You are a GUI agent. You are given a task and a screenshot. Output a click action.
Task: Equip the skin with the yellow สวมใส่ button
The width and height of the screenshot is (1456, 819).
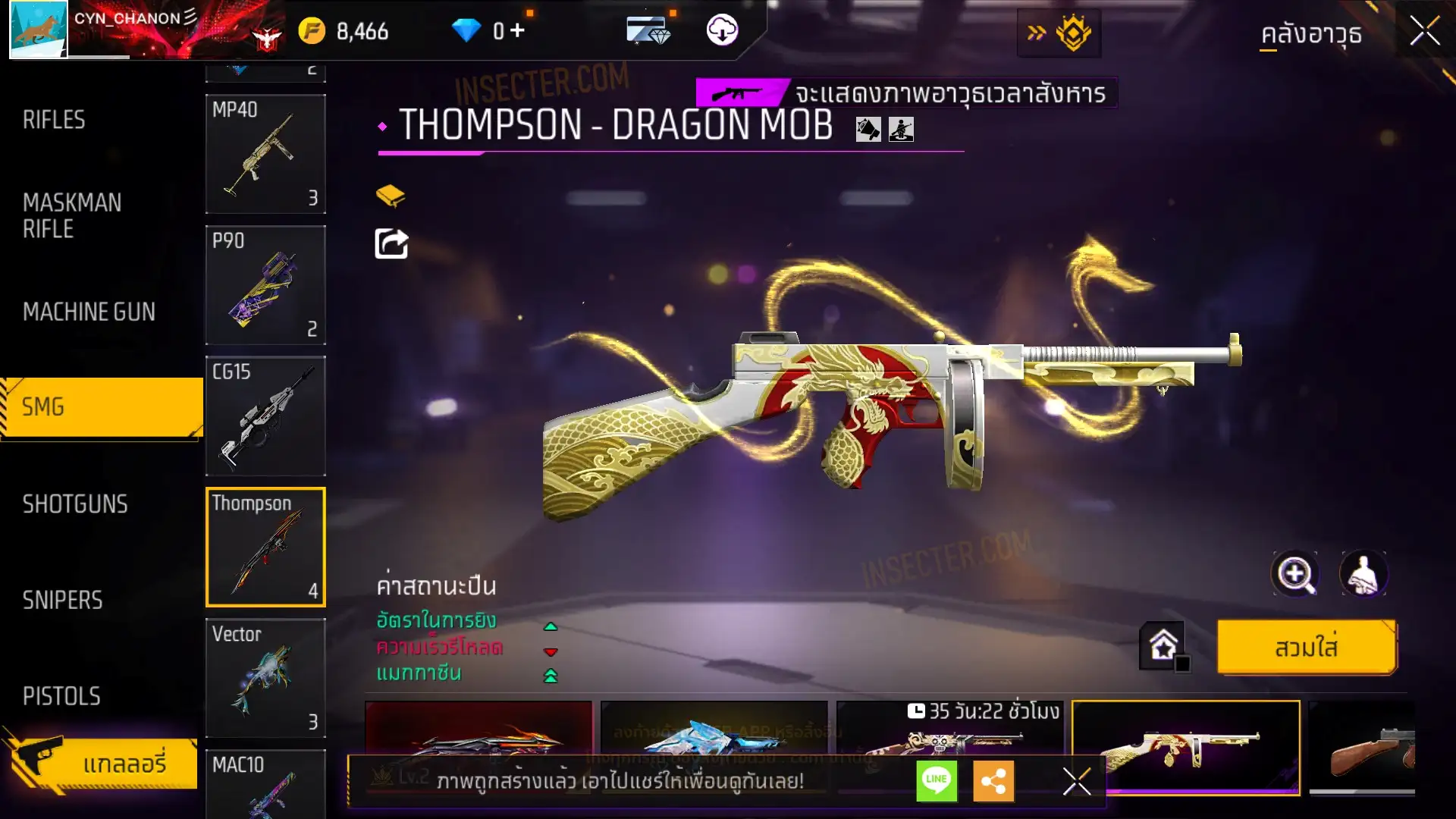coord(1306,648)
